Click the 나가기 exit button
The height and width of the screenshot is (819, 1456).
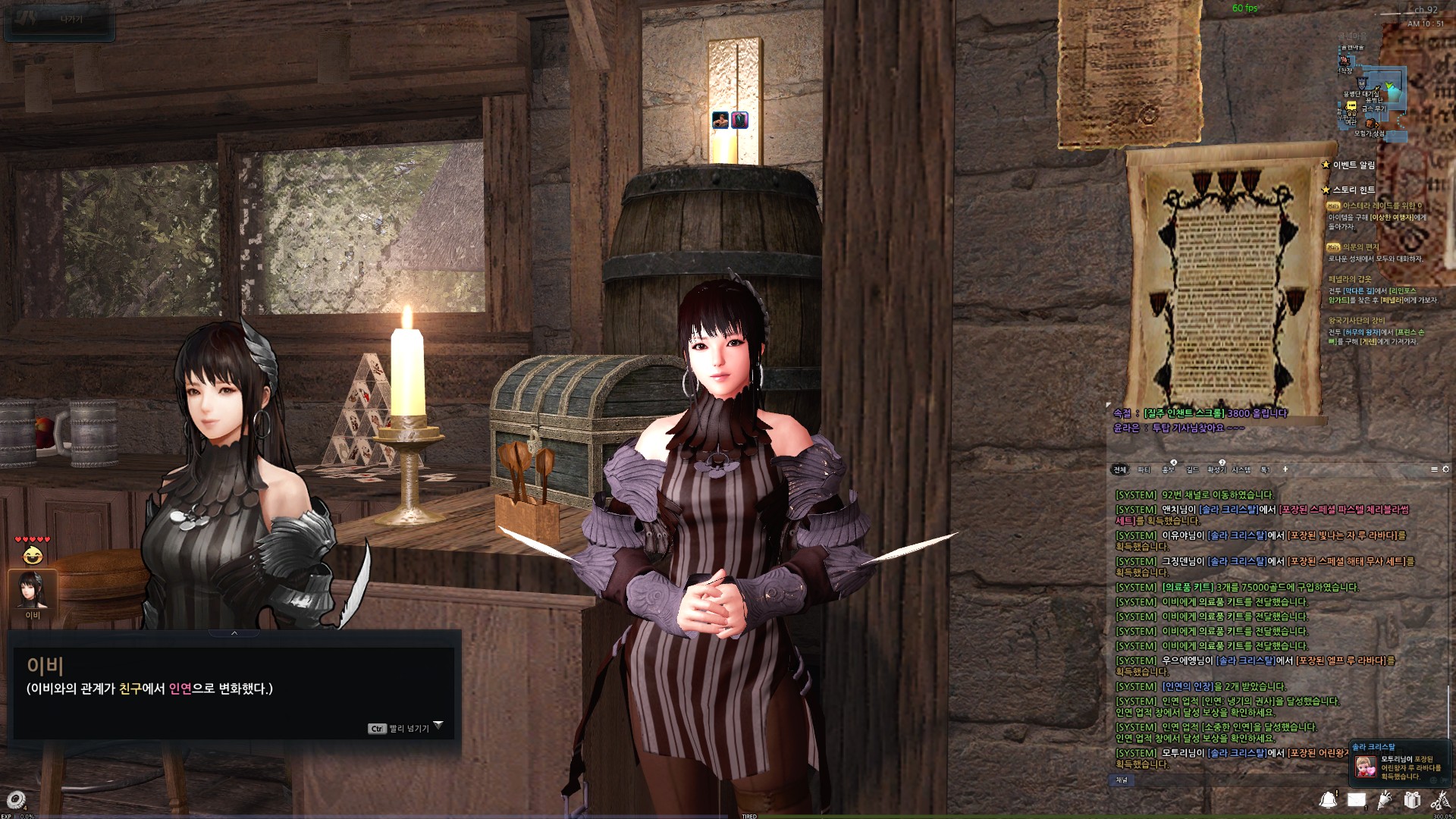(x=59, y=20)
